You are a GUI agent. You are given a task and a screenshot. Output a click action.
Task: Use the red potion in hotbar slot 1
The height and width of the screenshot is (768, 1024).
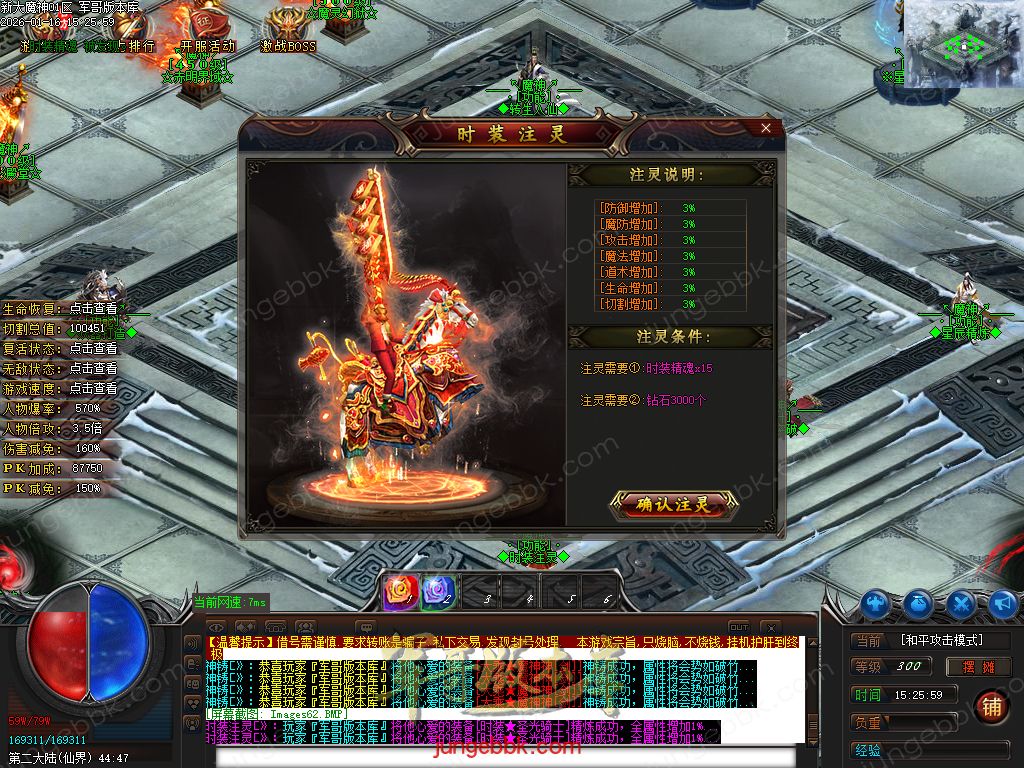[399, 591]
